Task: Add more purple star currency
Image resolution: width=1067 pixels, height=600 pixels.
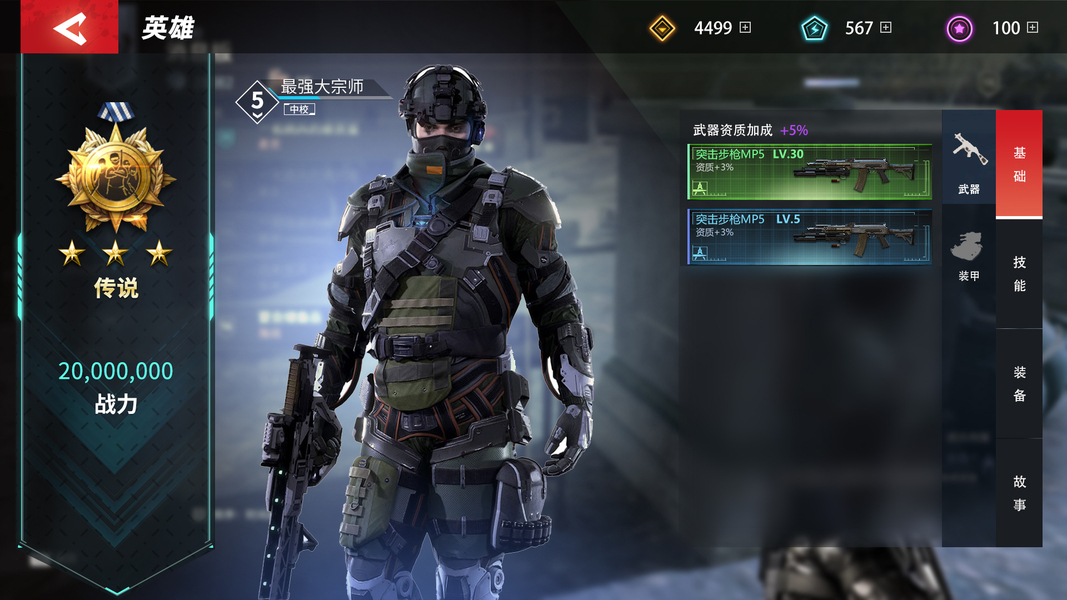Action: pyautogui.click(x=1033, y=28)
